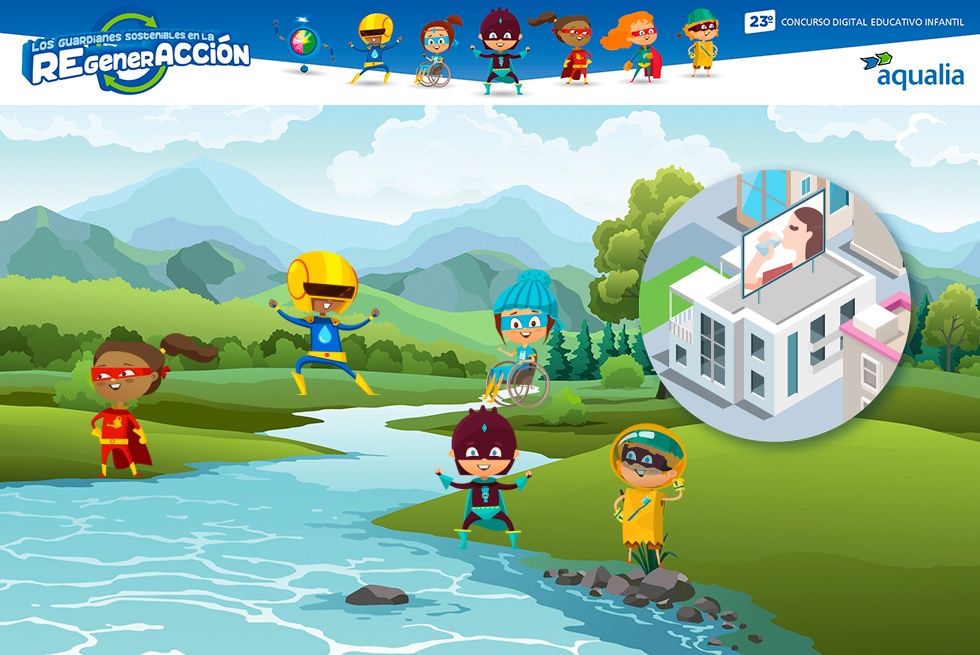Open the circular building scene bubble

773,304
